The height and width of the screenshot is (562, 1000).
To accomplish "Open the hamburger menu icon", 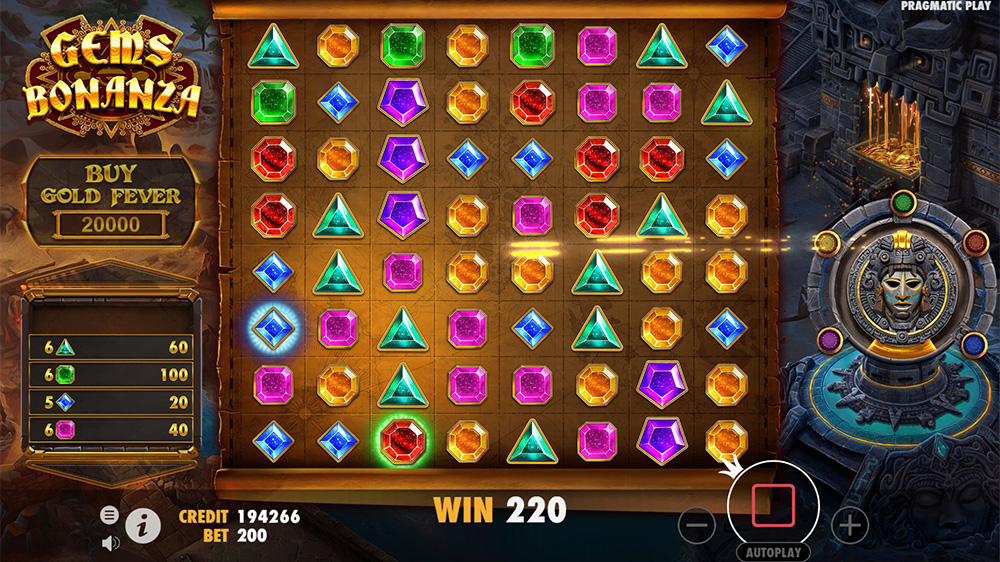I will point(109,515).
